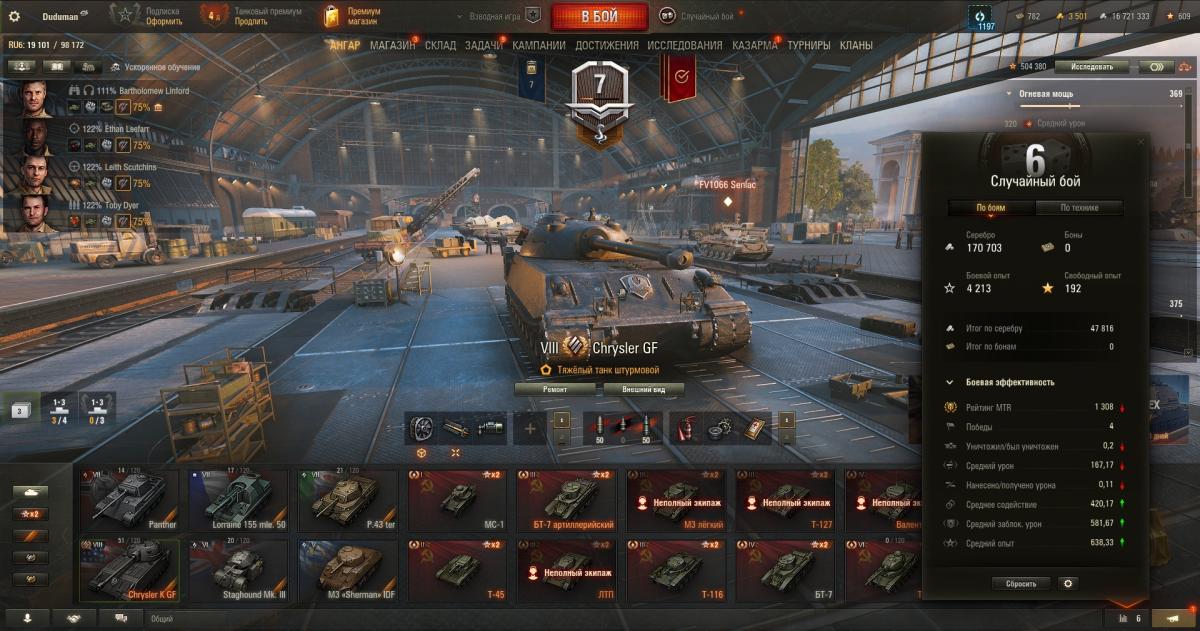1200x631 pixels.
Task: Select the Staghound Mk. III tank
Action: point(239,570)
